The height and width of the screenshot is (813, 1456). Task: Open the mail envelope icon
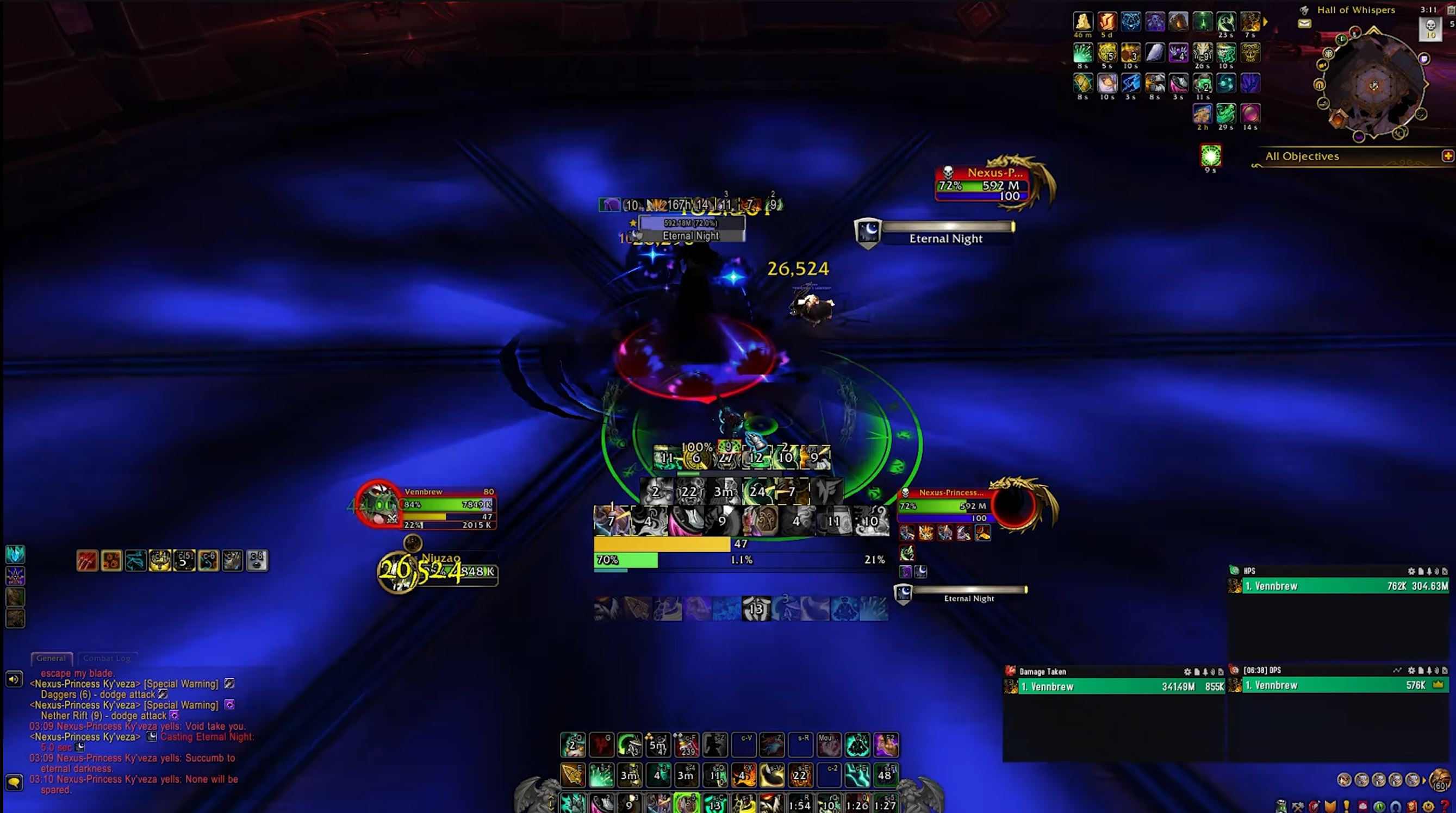pos(1304,24)
